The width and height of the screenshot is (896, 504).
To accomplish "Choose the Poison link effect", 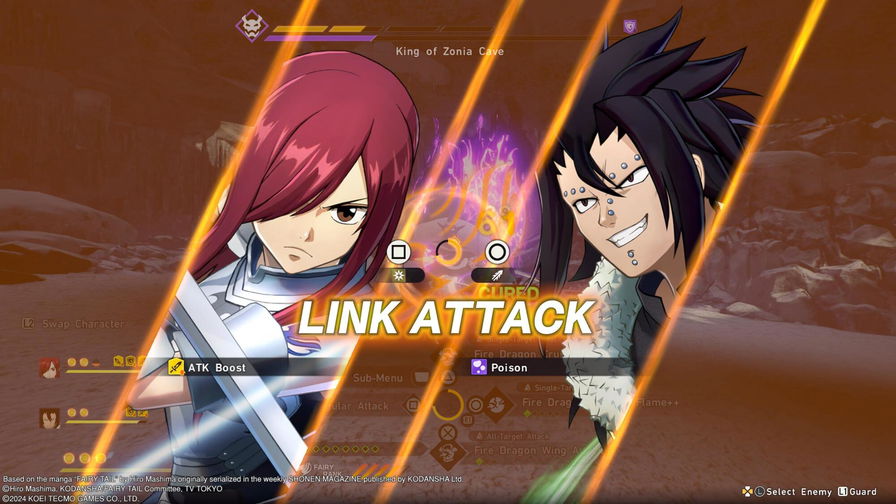I will click(x=508, y=367).
